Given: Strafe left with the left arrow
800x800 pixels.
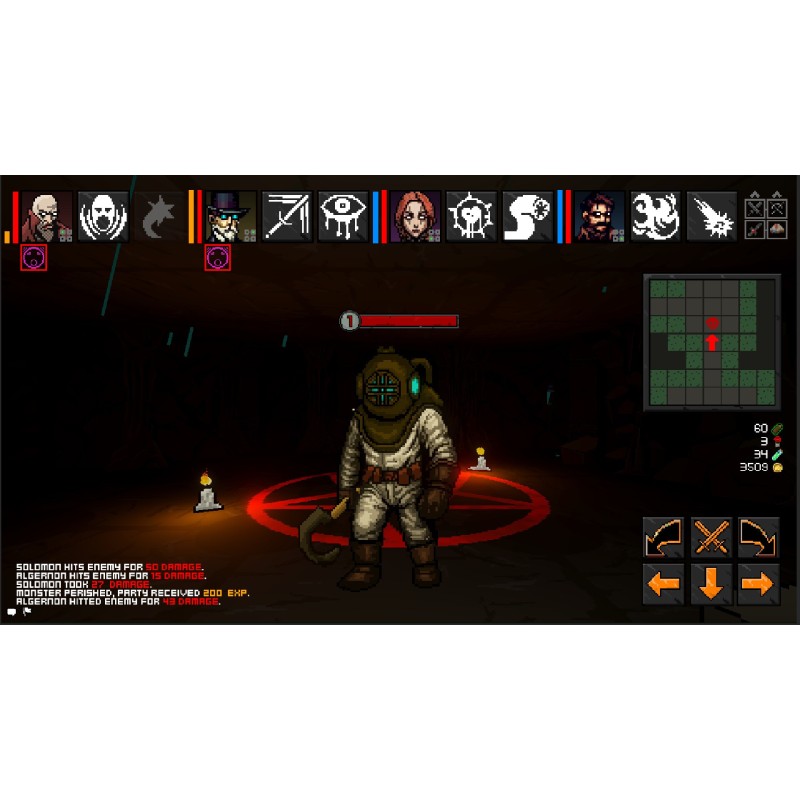Looking at the screenshot, I should pos(663,584).
